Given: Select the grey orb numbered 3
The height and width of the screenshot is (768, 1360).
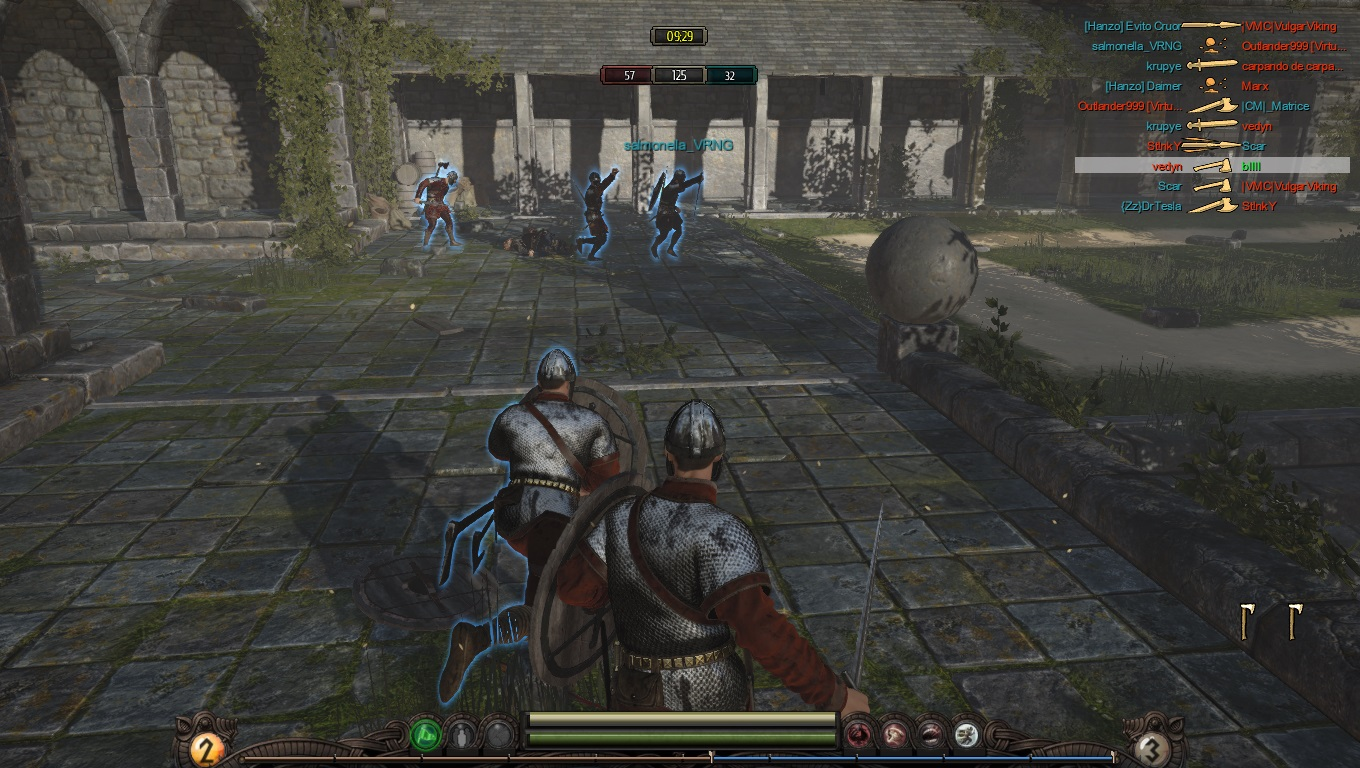Looking at the screenshot, I should (x=1152, y=748).
